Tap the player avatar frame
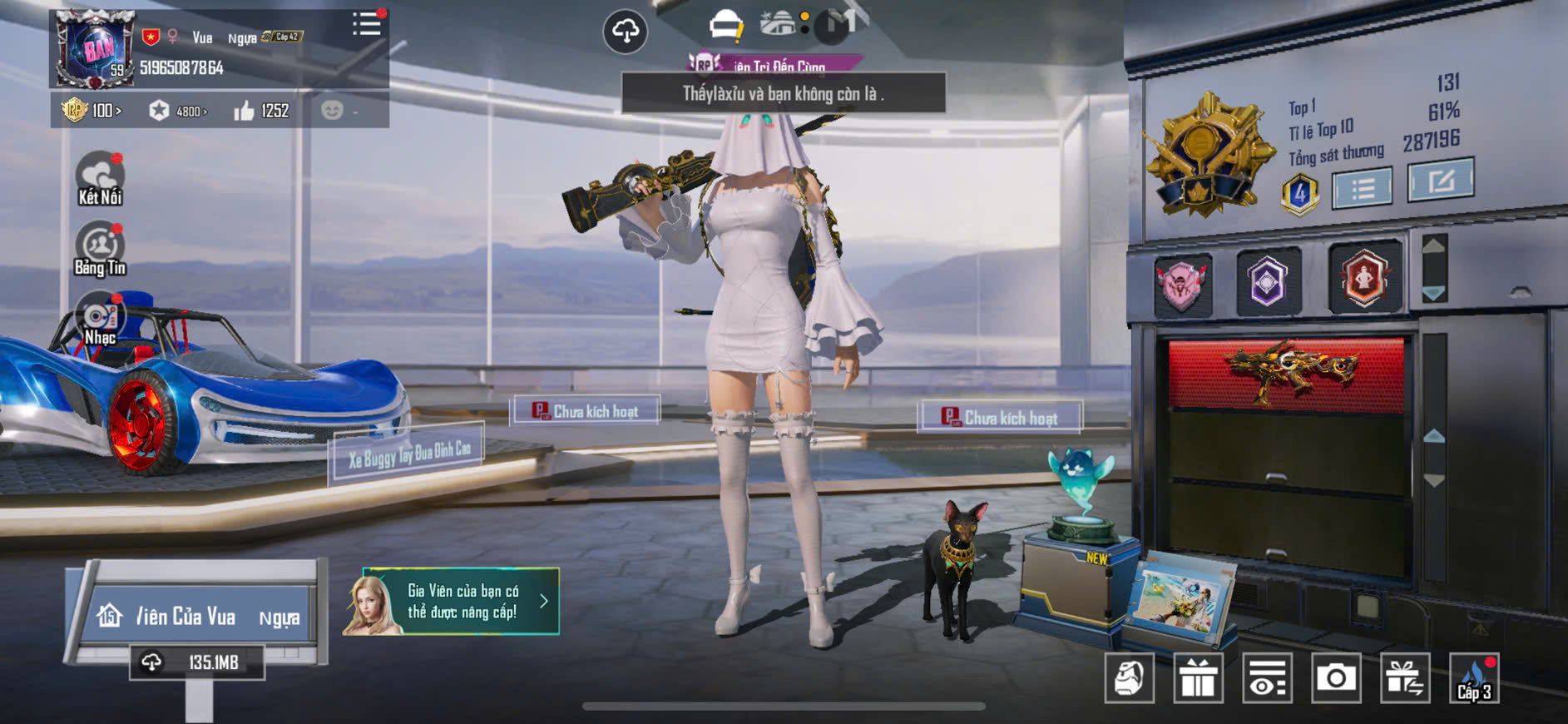Viewport: 1568px width, 724px height. click(x=95, y=50)
